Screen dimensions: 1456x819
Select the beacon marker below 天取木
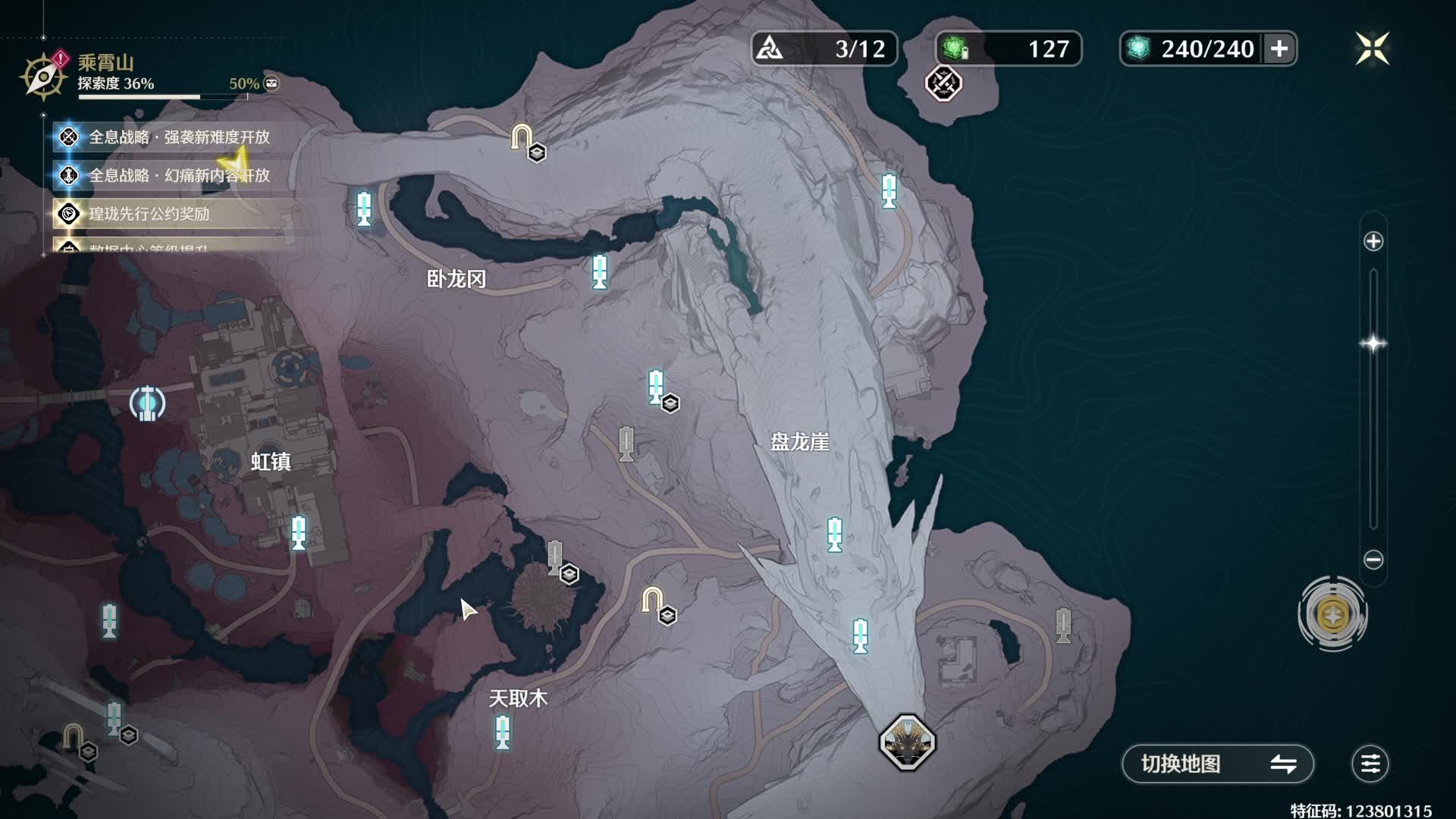coord(502,733)
